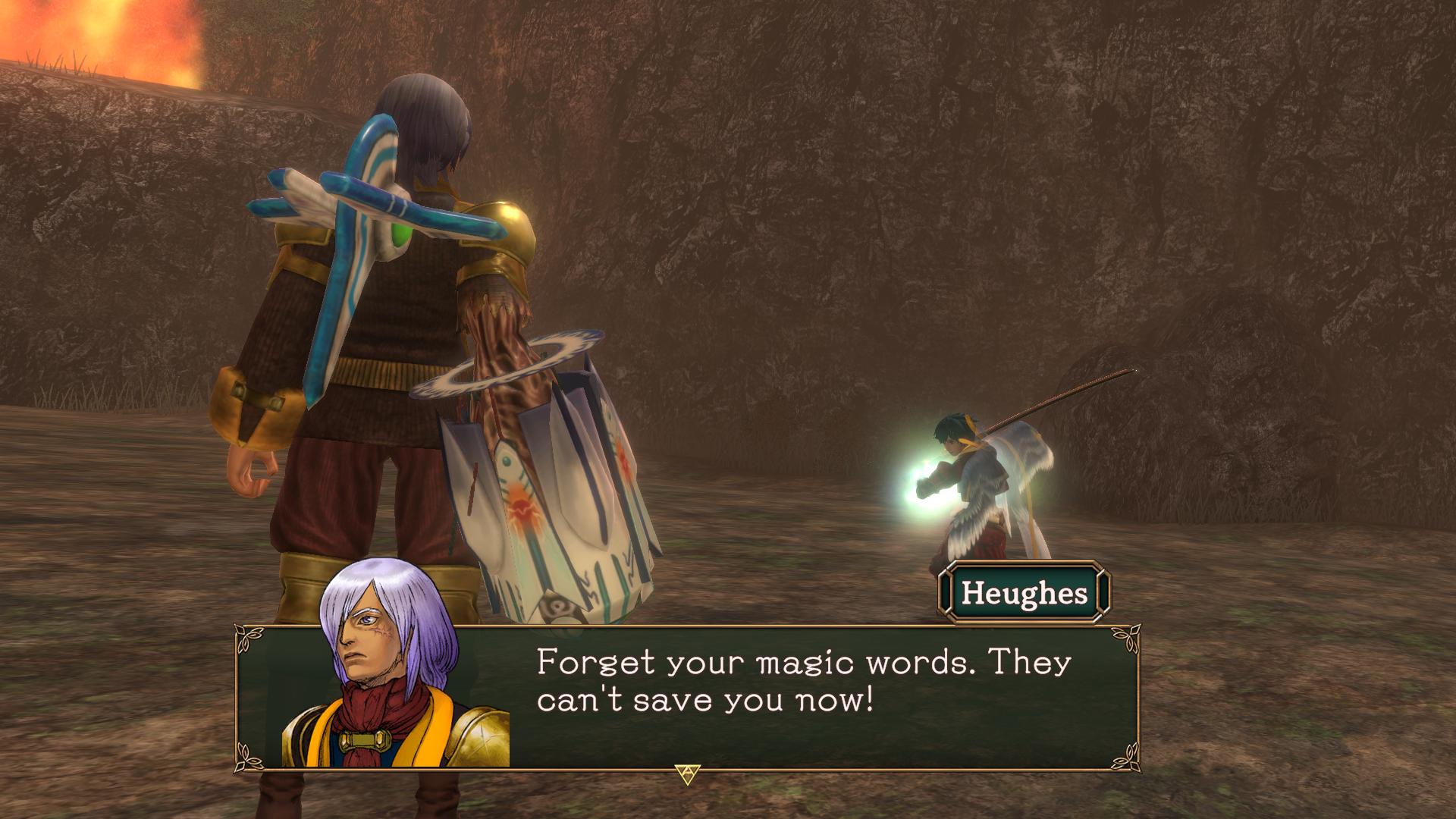Advance dialogue using the gold continue arrow
The image size is (1456, 819).
tap(687, 773)
